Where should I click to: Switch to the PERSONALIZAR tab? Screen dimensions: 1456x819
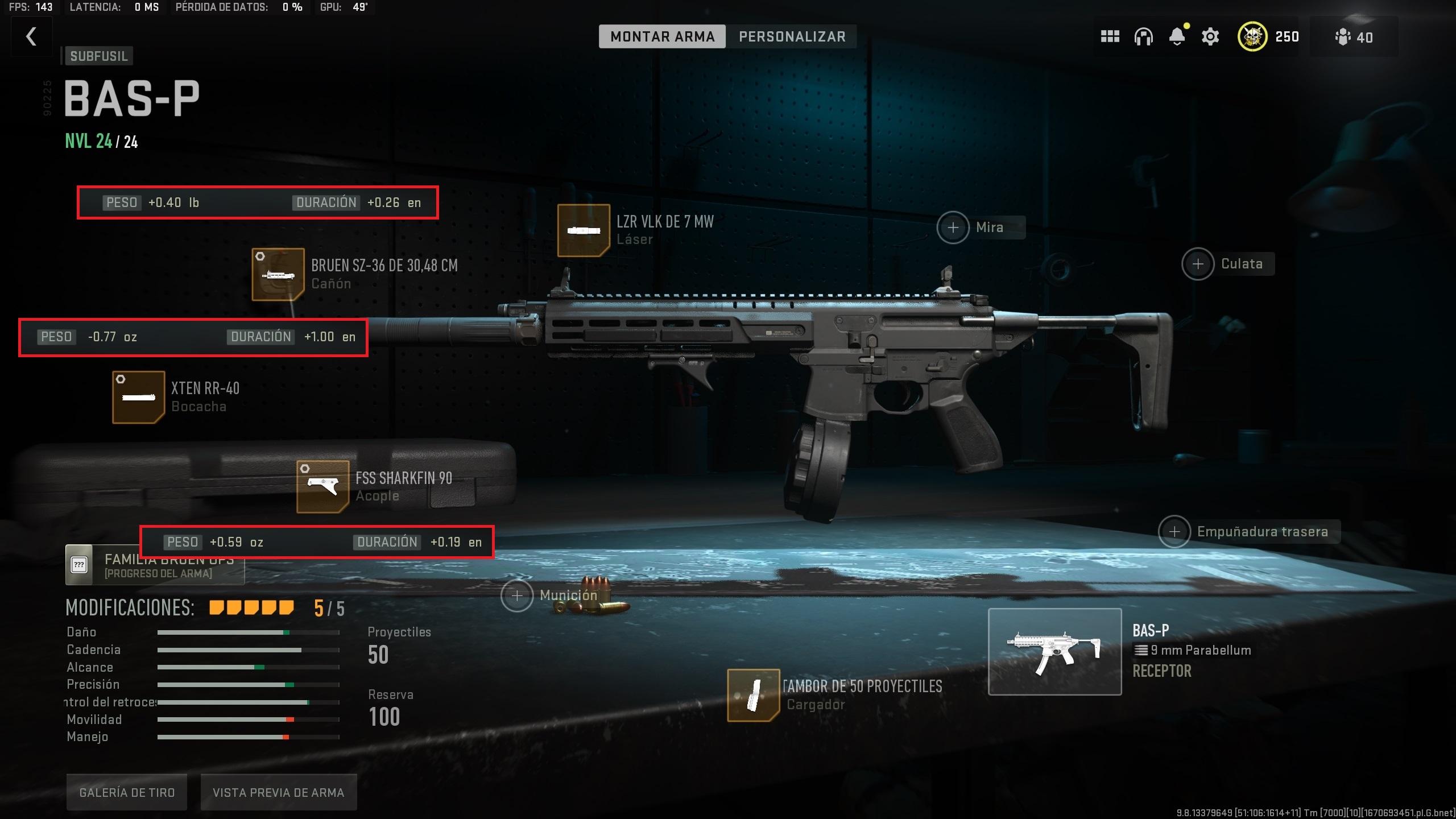(792, 36)
